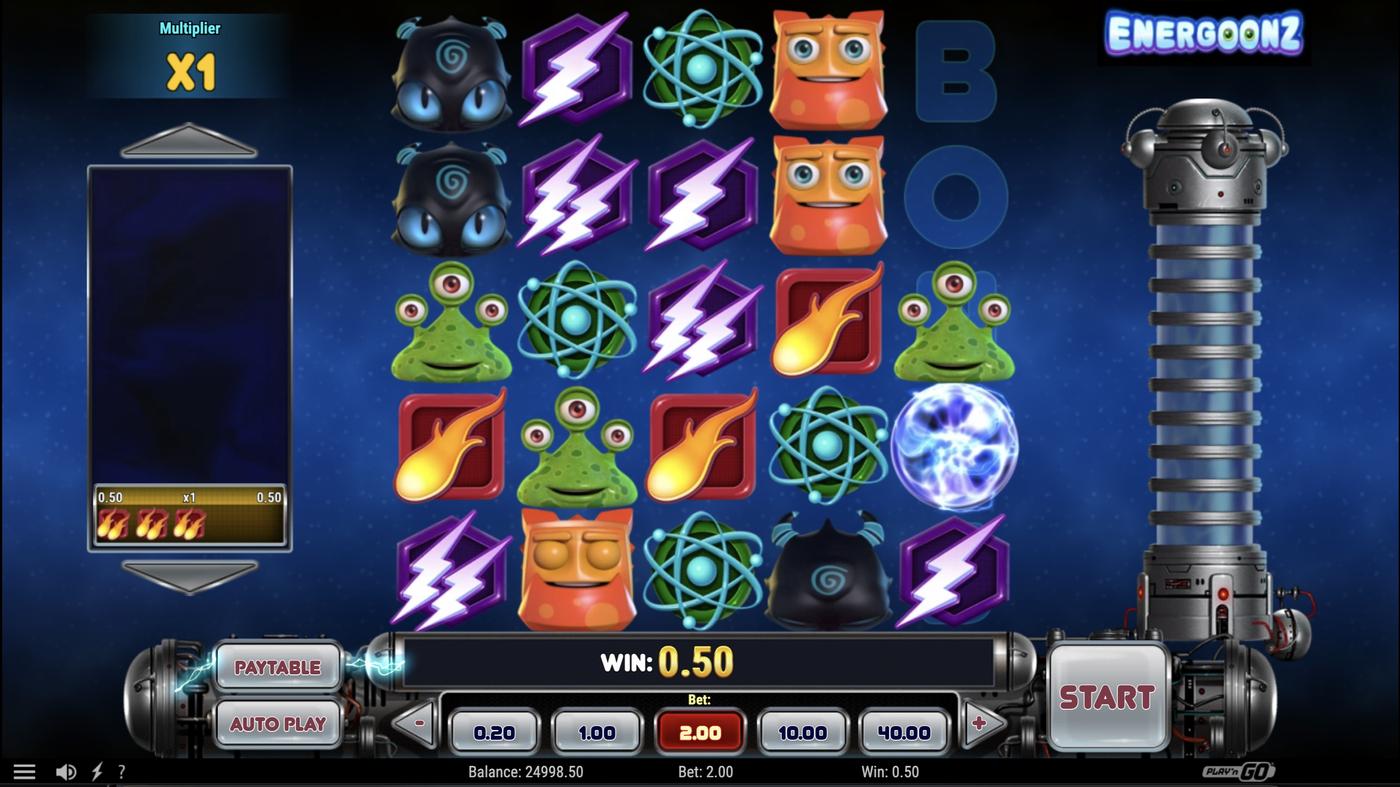
Task: Open Auto Play settings
Action: (278, 723)
